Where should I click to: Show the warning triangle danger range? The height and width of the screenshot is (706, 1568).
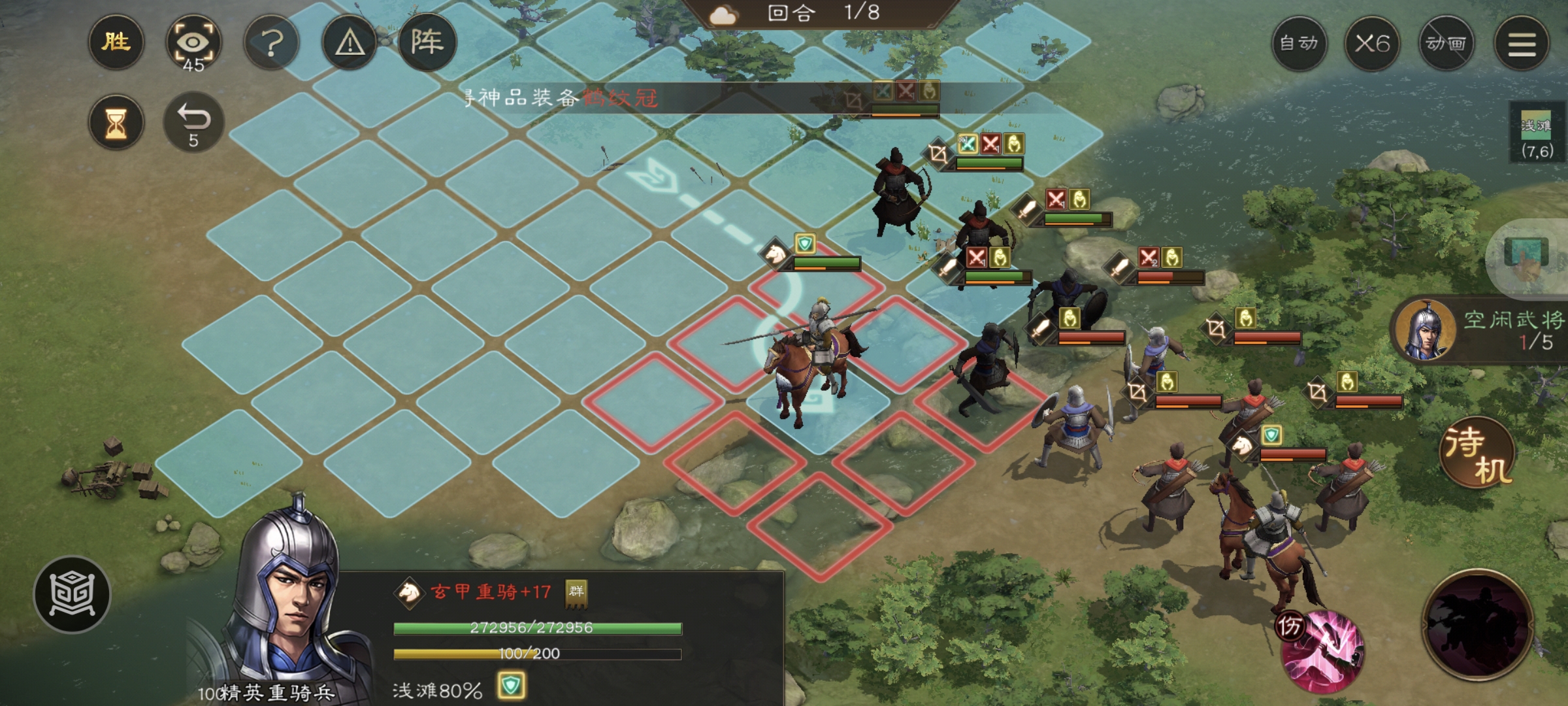coord(350,44)
